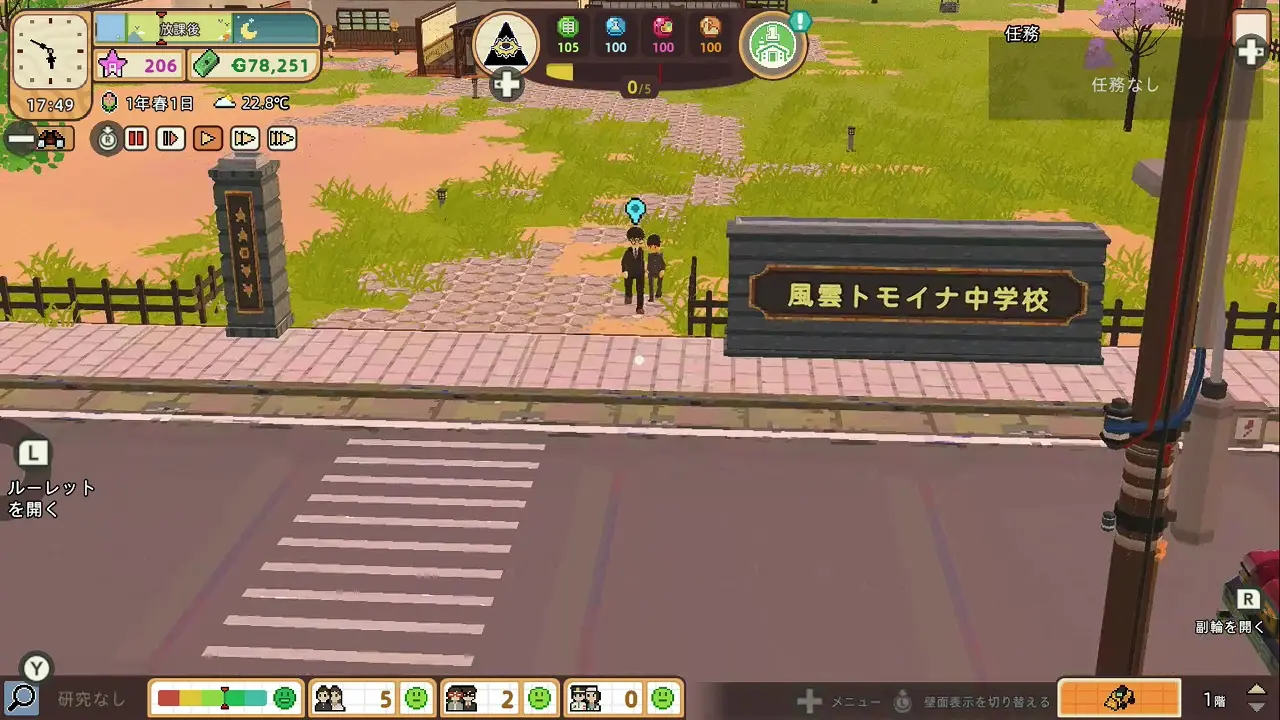The width and height of the screenshot is (1280, 720).
Task: Open the all-seeing eye pyramid emblem
Action: click(505, 44)
